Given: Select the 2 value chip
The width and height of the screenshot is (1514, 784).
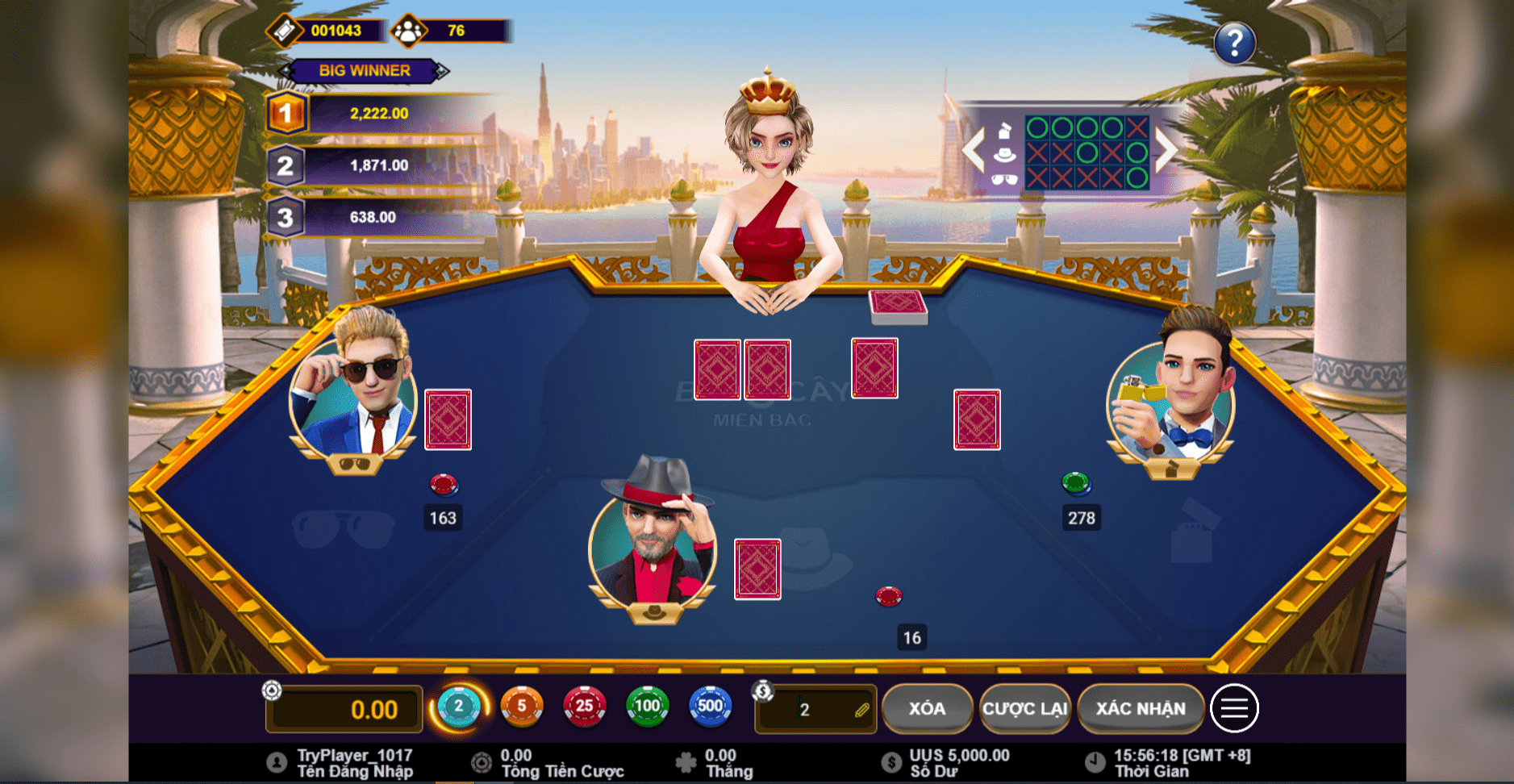Looking at the screenshot, I should coord(458,707).
